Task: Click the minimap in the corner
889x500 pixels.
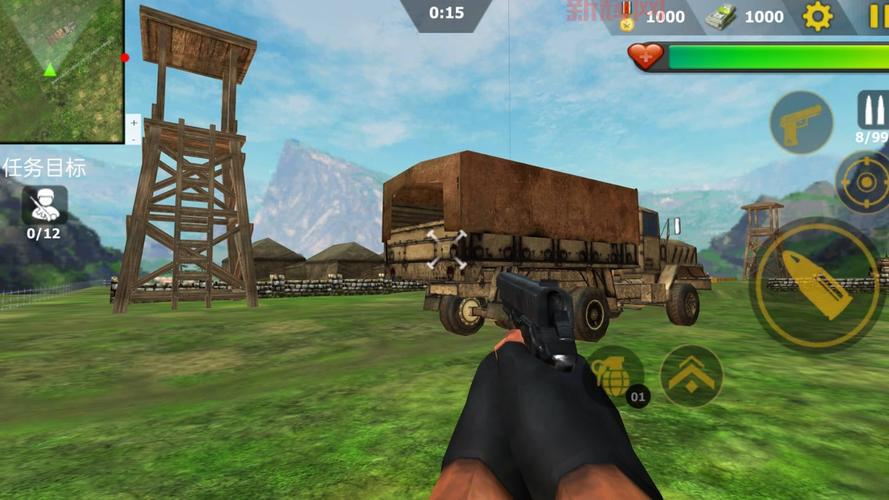Action: click(61, 69)
